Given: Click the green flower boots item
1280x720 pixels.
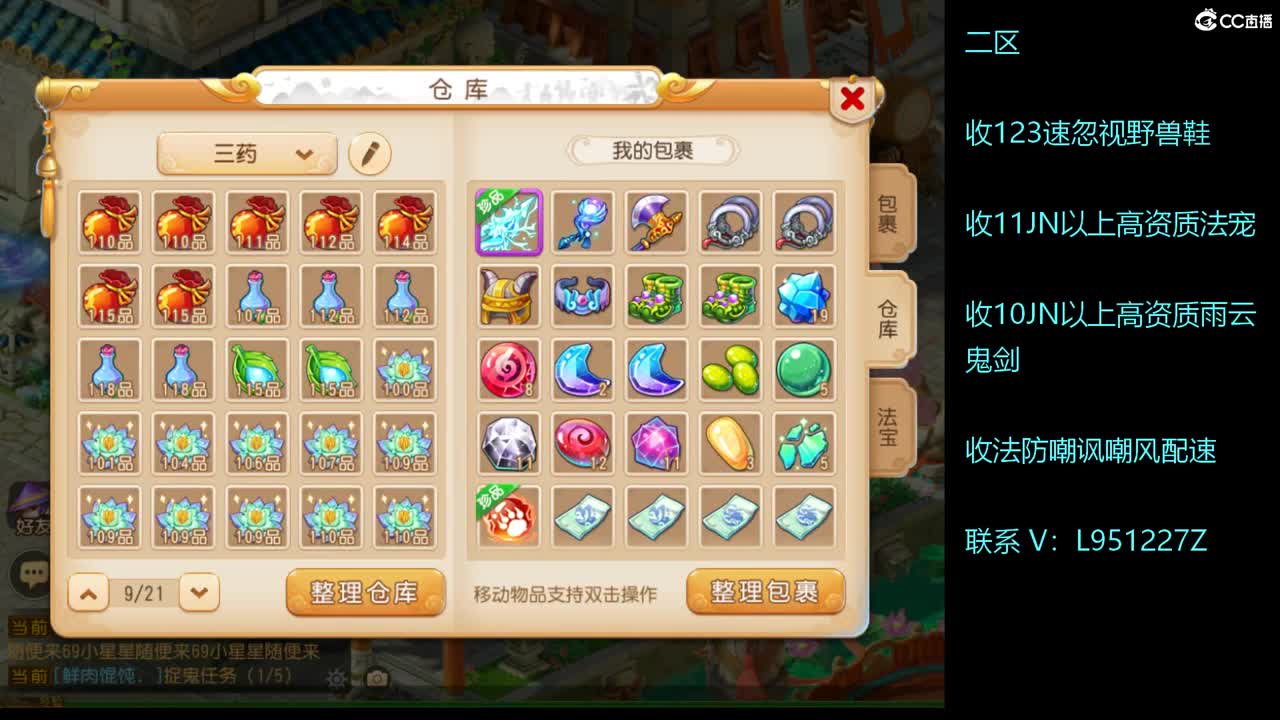Looking at the screenshot, I should point(656,297).
